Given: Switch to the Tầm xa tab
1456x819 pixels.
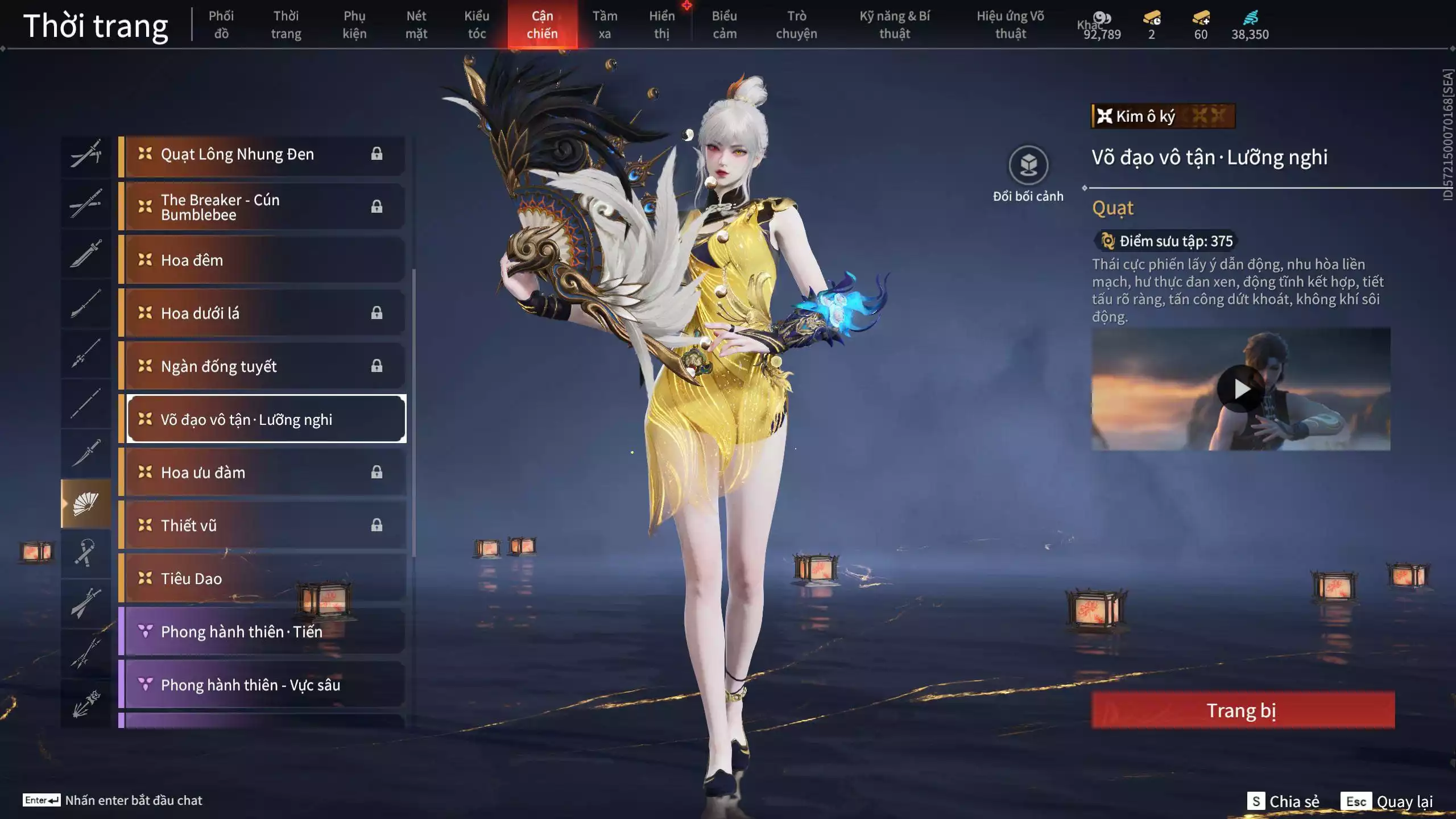Looking at the screenshot, I should pyautogui.click(x=605, y=24).
